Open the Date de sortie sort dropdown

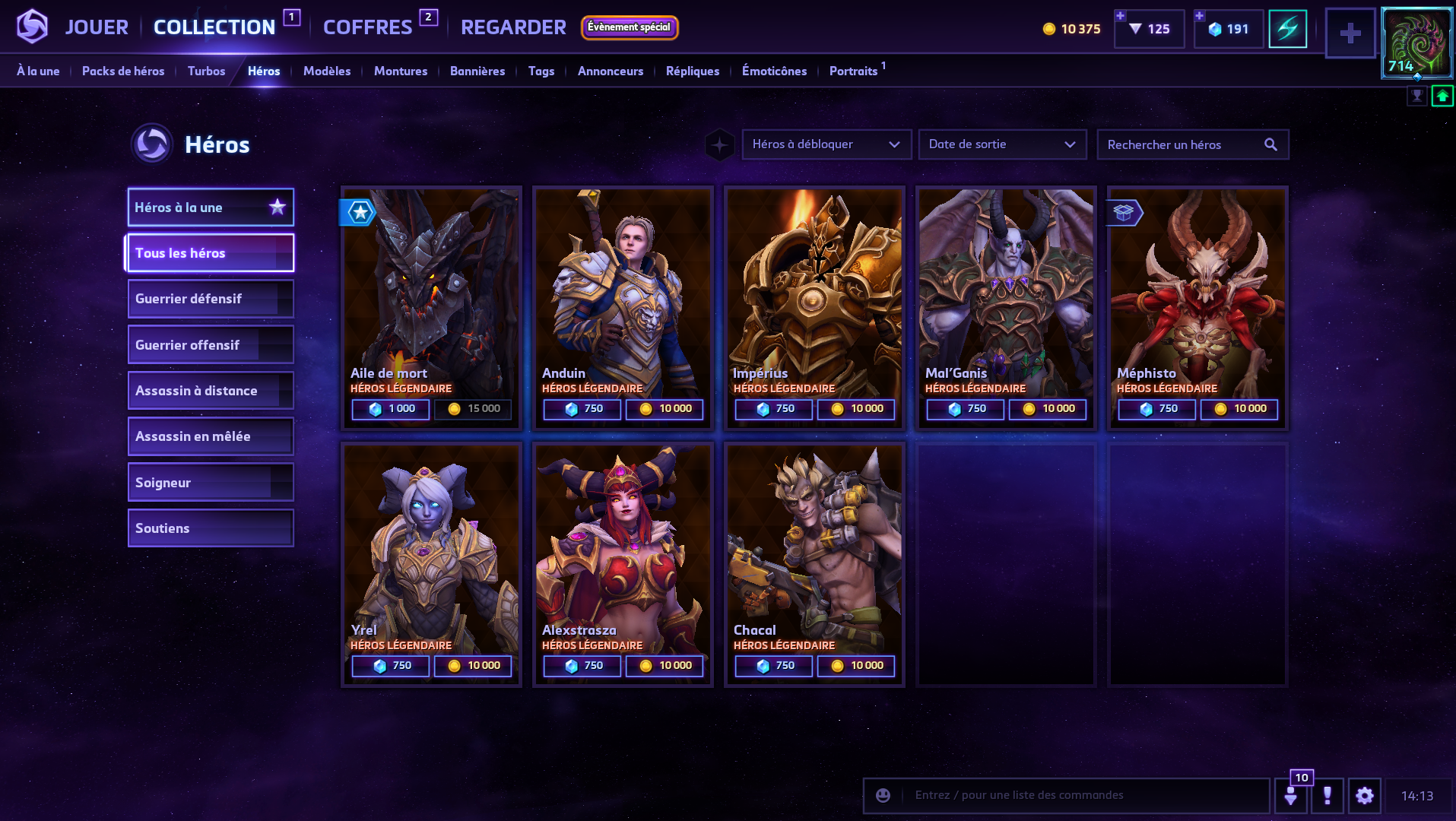tap(1002, 144)
